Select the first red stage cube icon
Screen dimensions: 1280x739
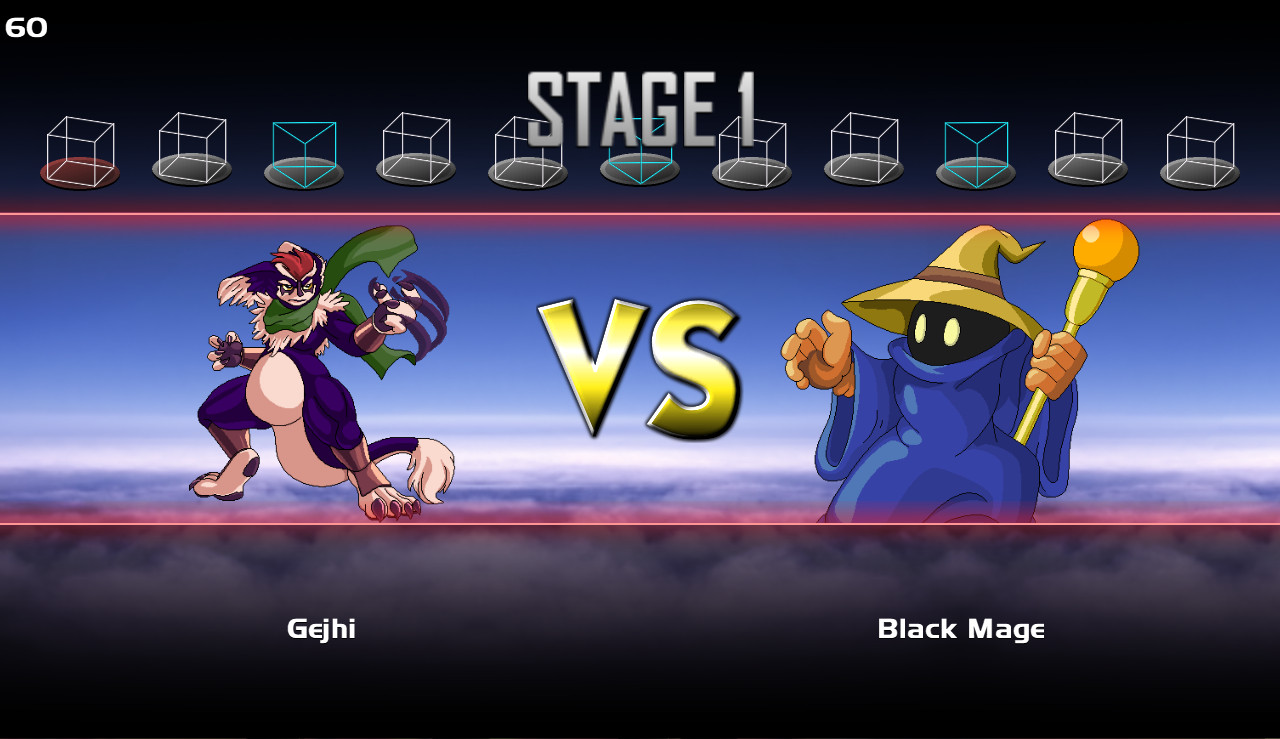pyautogui.click(x=79, y=145)
